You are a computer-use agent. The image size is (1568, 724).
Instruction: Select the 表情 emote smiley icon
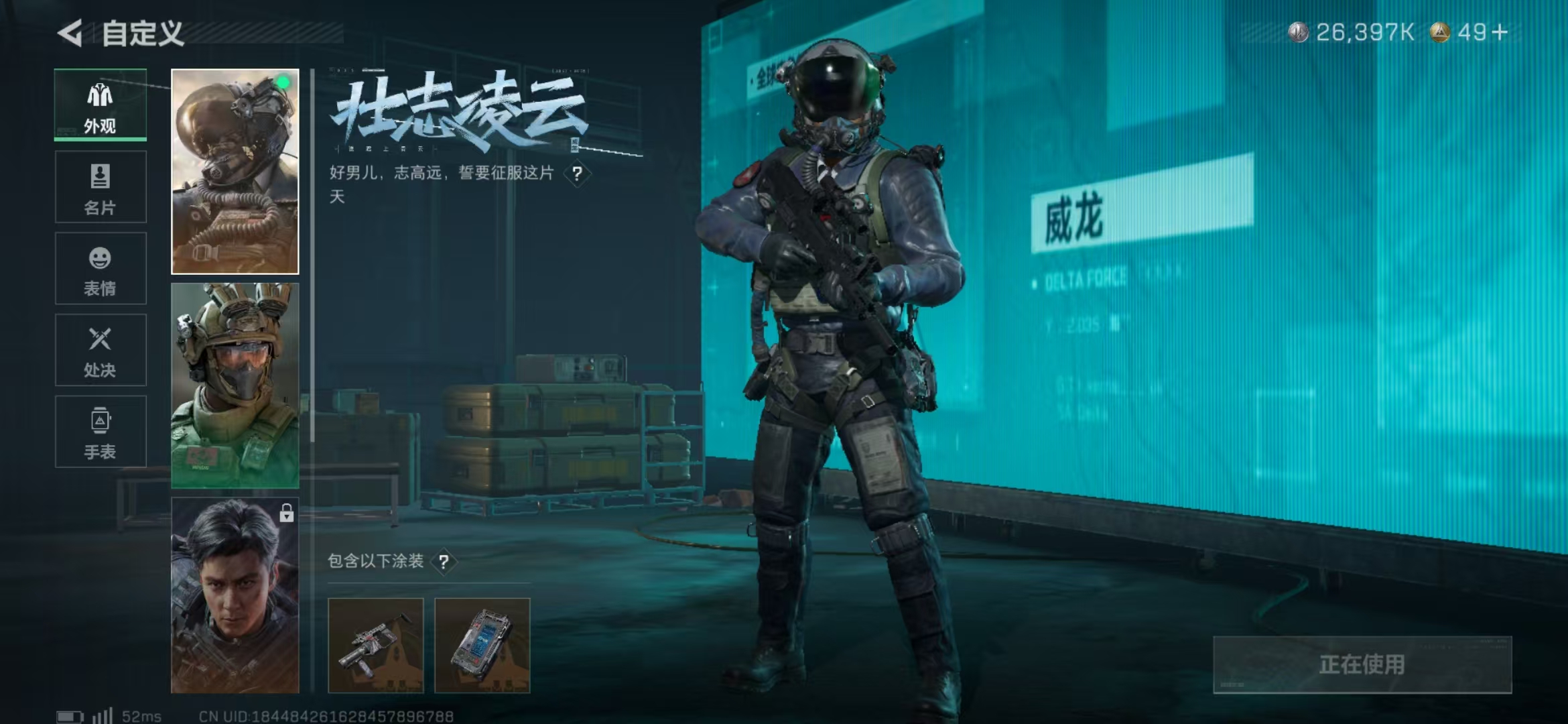pyautogui.click(x=99, y=258)
